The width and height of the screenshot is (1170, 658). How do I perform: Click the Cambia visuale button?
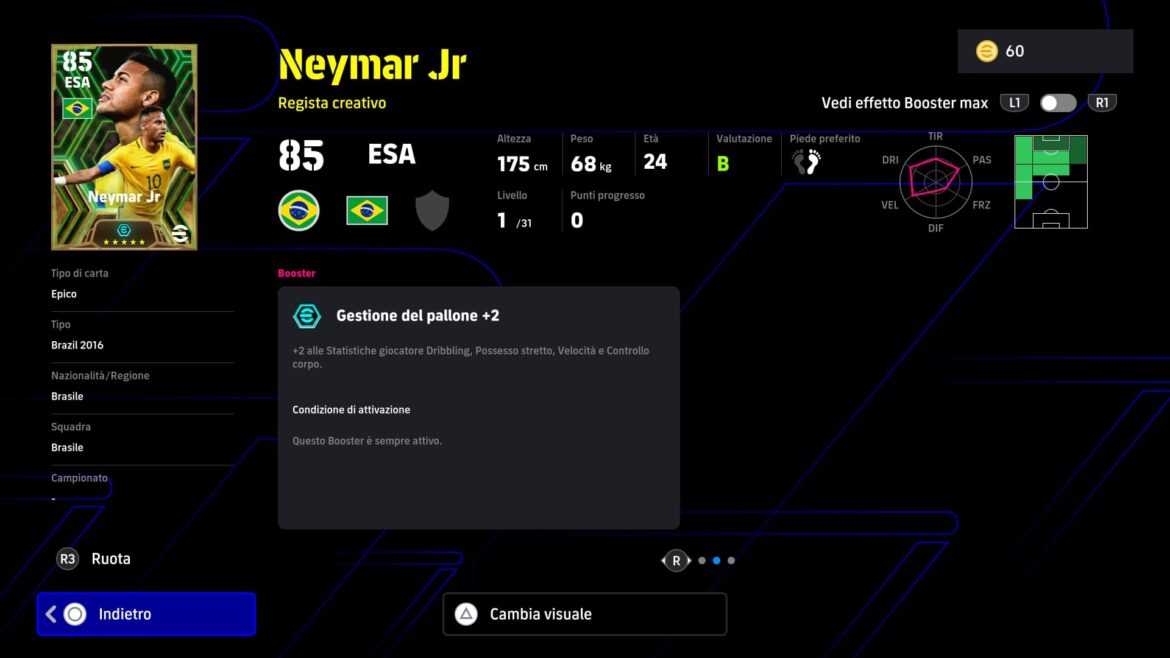point(584,614)
